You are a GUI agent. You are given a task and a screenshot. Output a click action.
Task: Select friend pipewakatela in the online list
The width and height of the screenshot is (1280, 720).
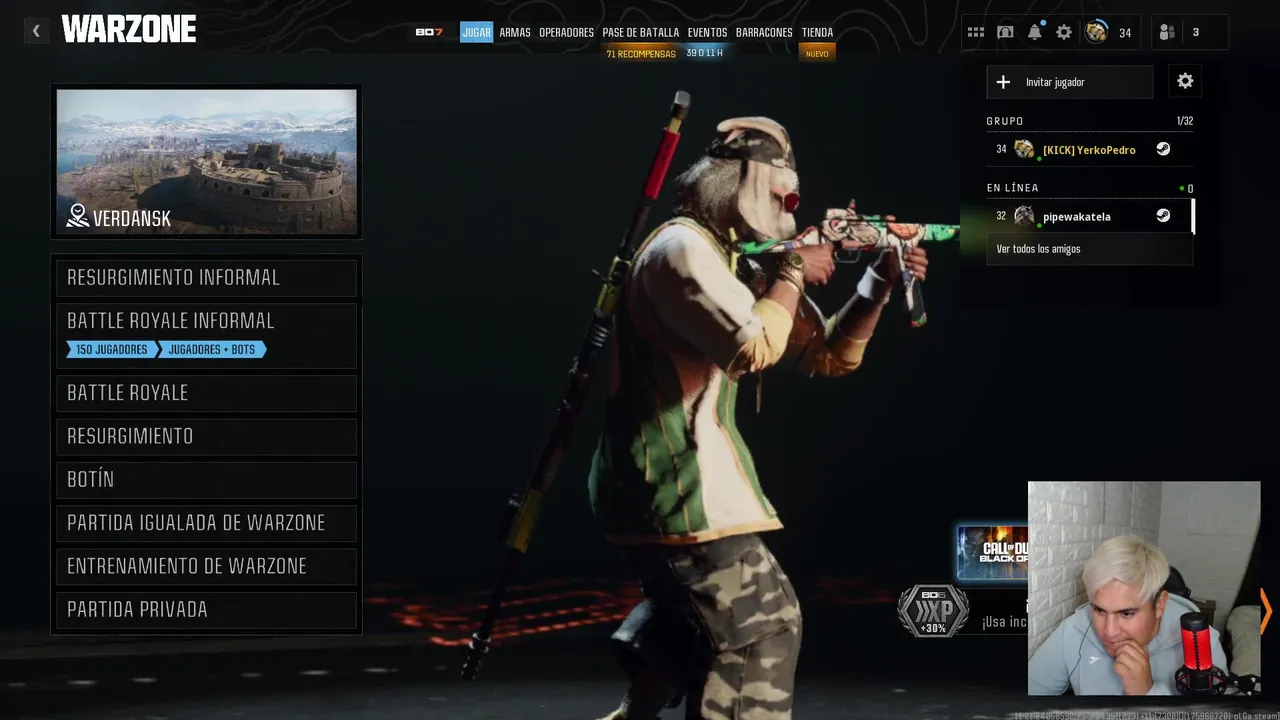click(x=1077, y=216)
